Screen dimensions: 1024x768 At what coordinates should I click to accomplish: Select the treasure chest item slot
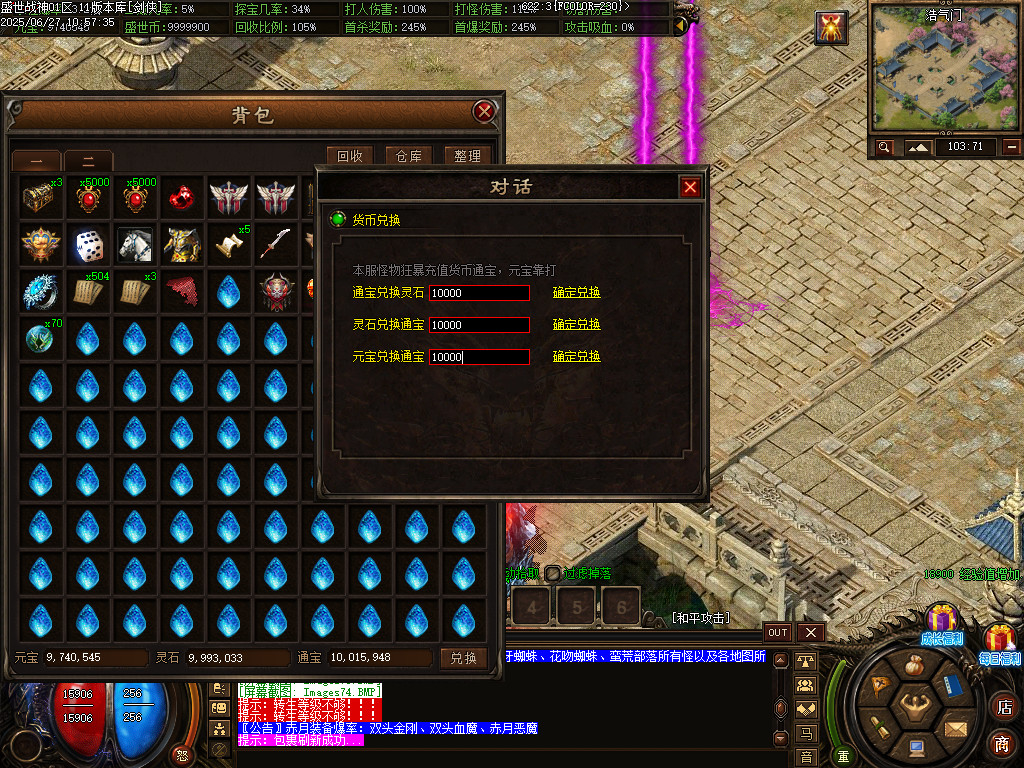click(x=40, y=197)
